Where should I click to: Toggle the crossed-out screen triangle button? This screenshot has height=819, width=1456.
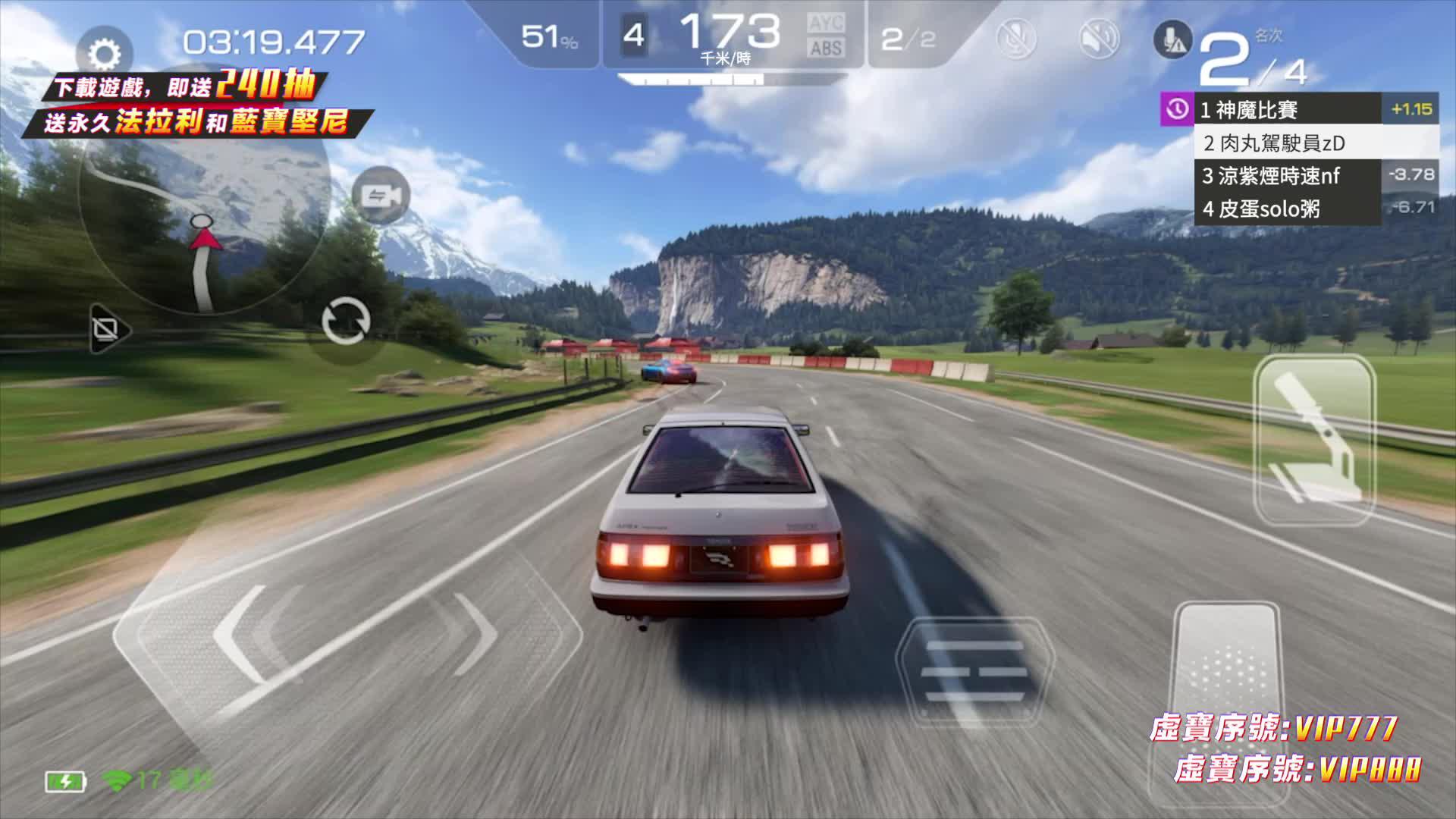pos(108,329)
